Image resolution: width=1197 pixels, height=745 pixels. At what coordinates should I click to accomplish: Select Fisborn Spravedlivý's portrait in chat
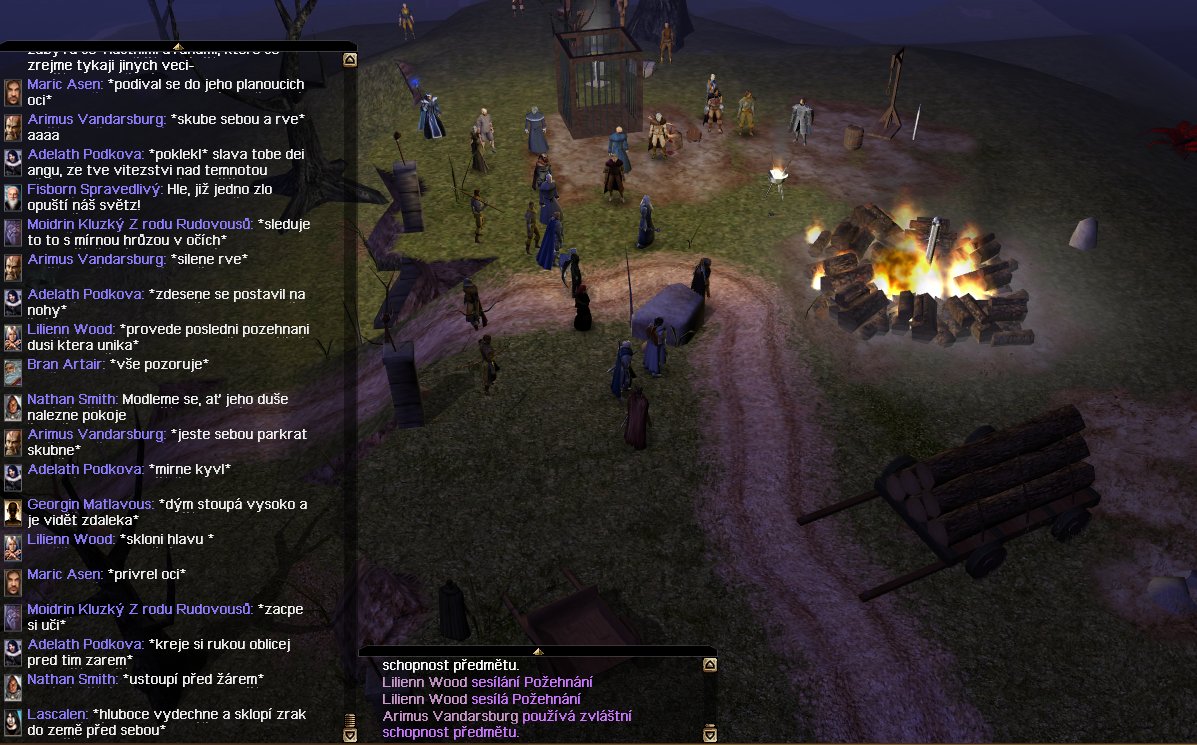[x=12, y=197]
